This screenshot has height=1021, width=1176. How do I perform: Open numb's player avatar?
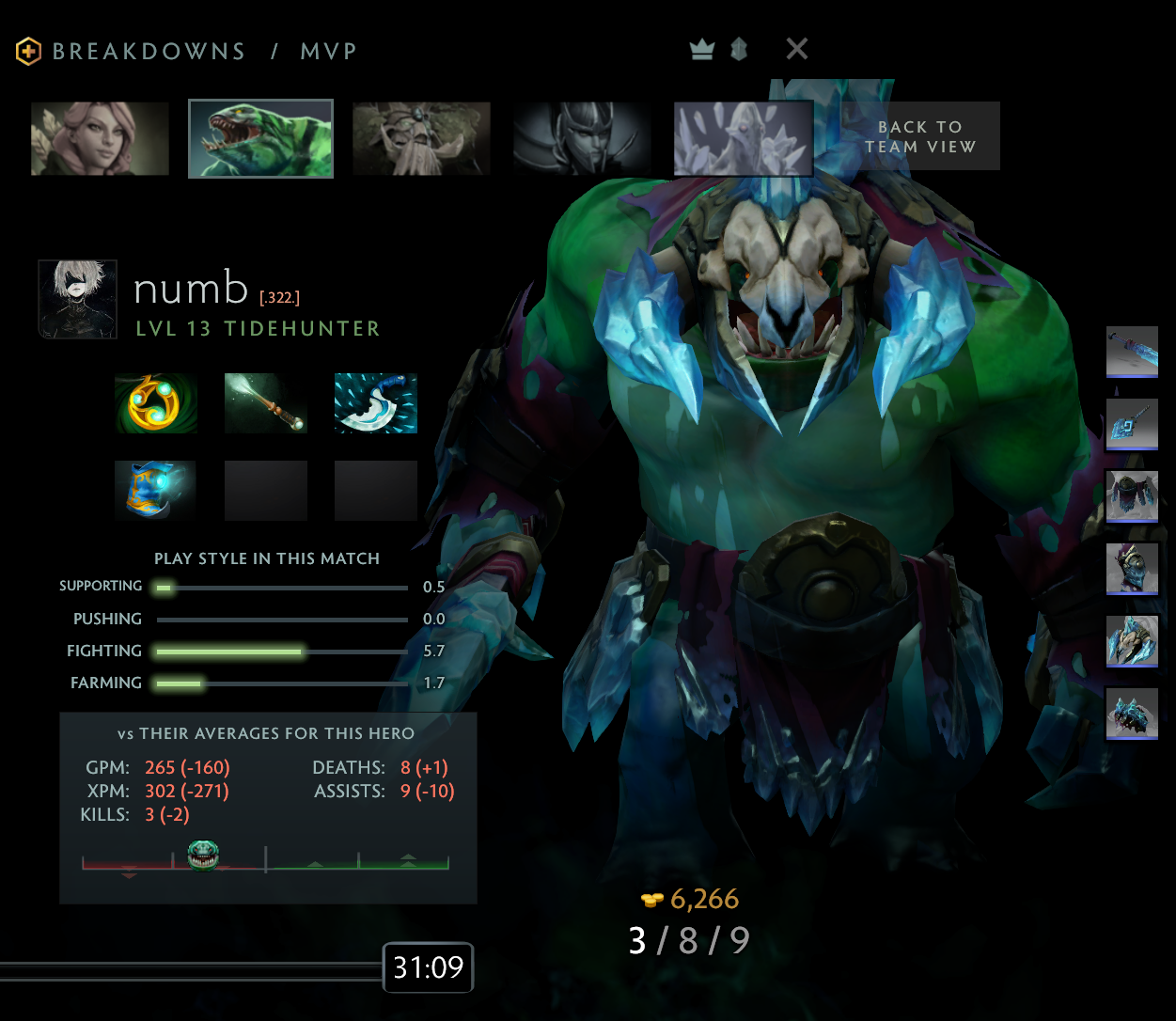78,299
